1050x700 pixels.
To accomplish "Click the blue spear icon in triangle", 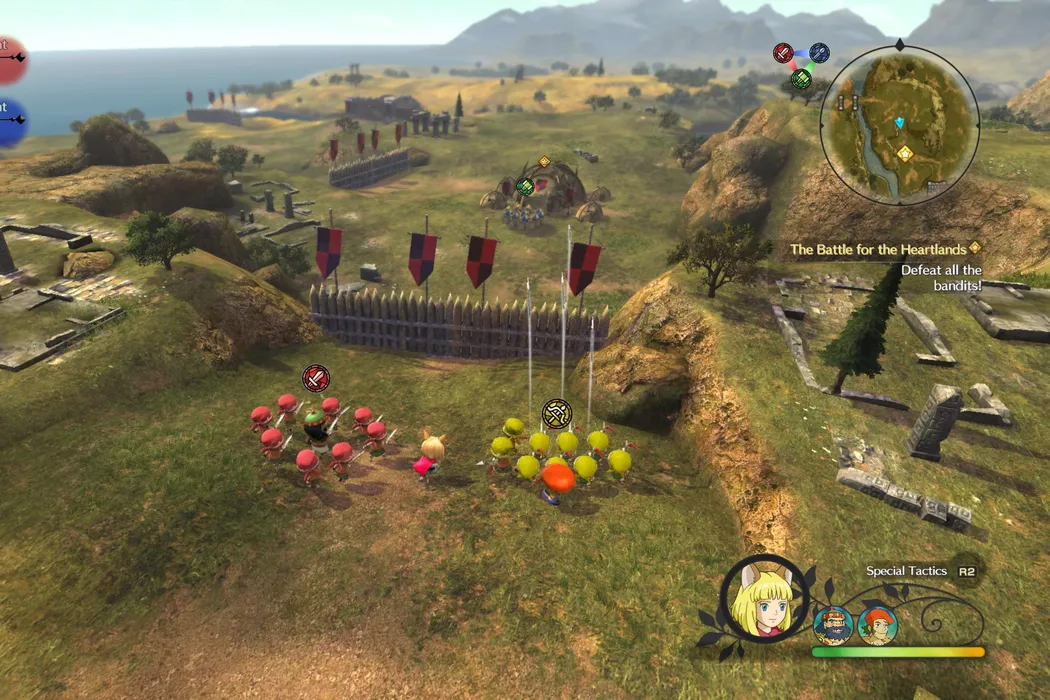I will click(819, 53).
